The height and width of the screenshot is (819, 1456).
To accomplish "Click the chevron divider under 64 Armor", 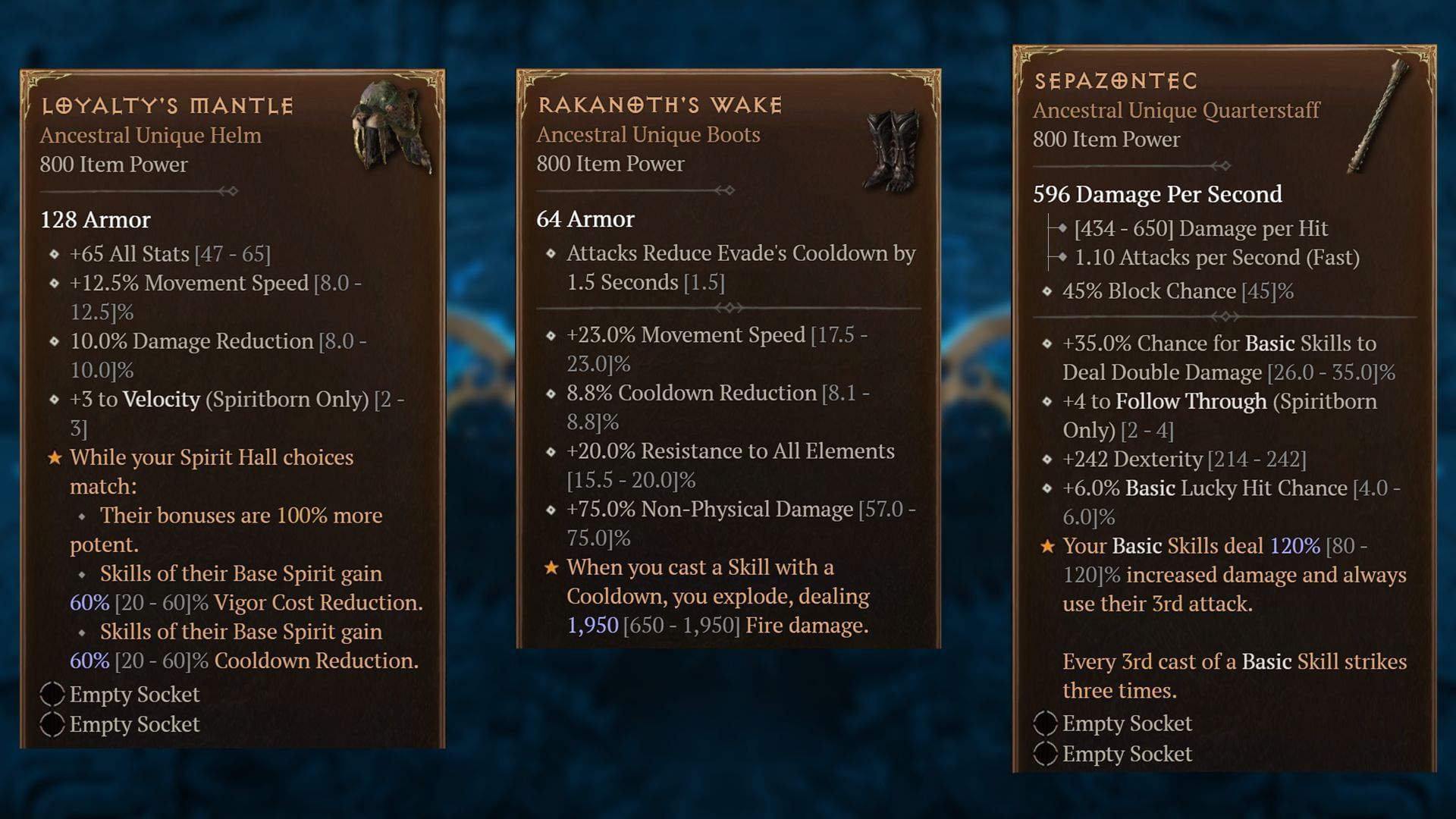I will coord(730,308).
